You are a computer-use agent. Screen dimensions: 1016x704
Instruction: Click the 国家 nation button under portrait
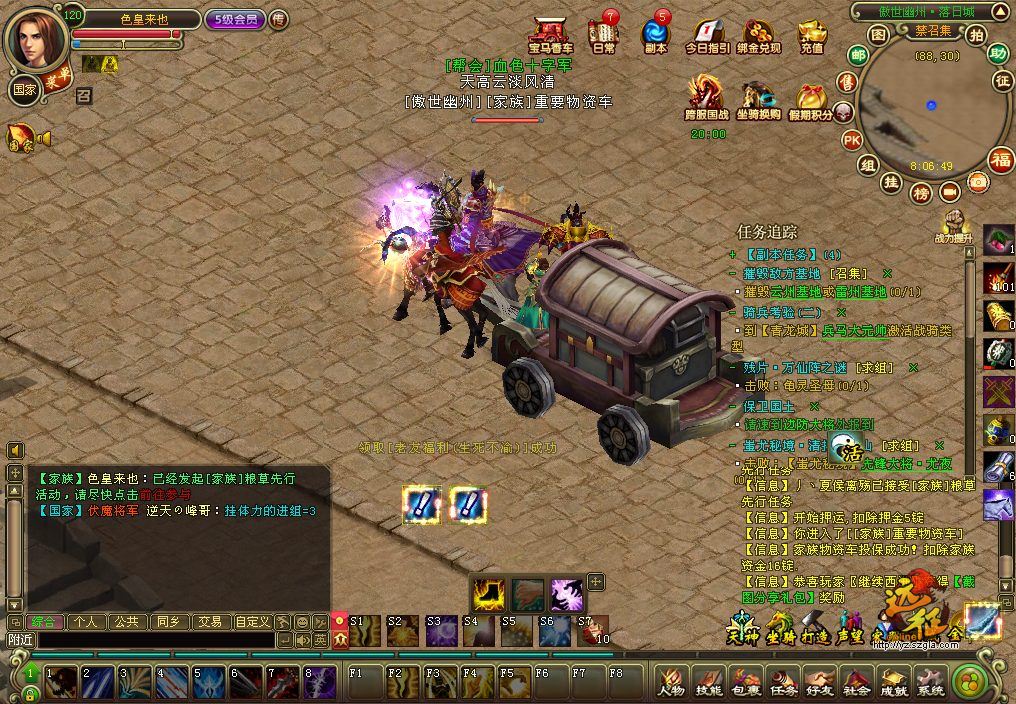point(24,88)
